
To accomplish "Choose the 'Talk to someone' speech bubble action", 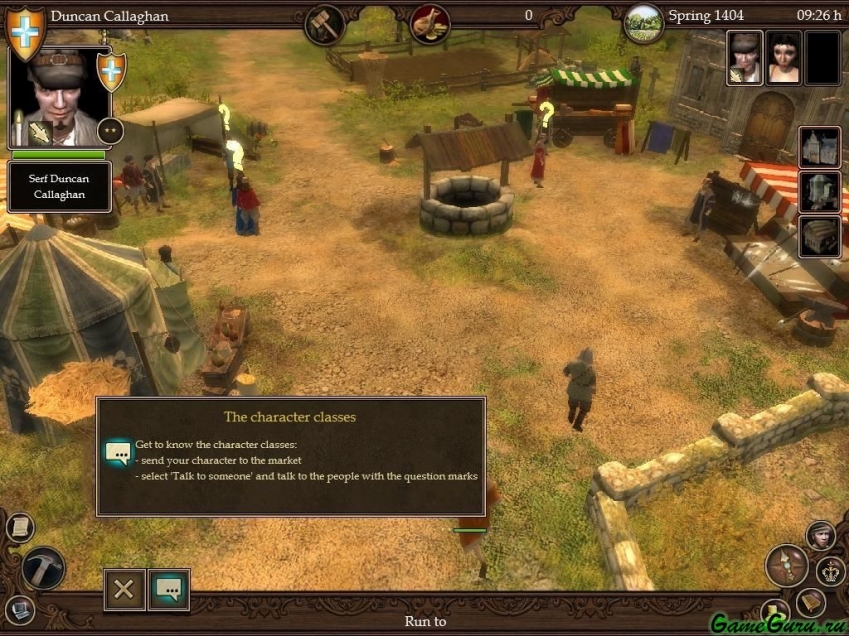I will pos(169,589).
